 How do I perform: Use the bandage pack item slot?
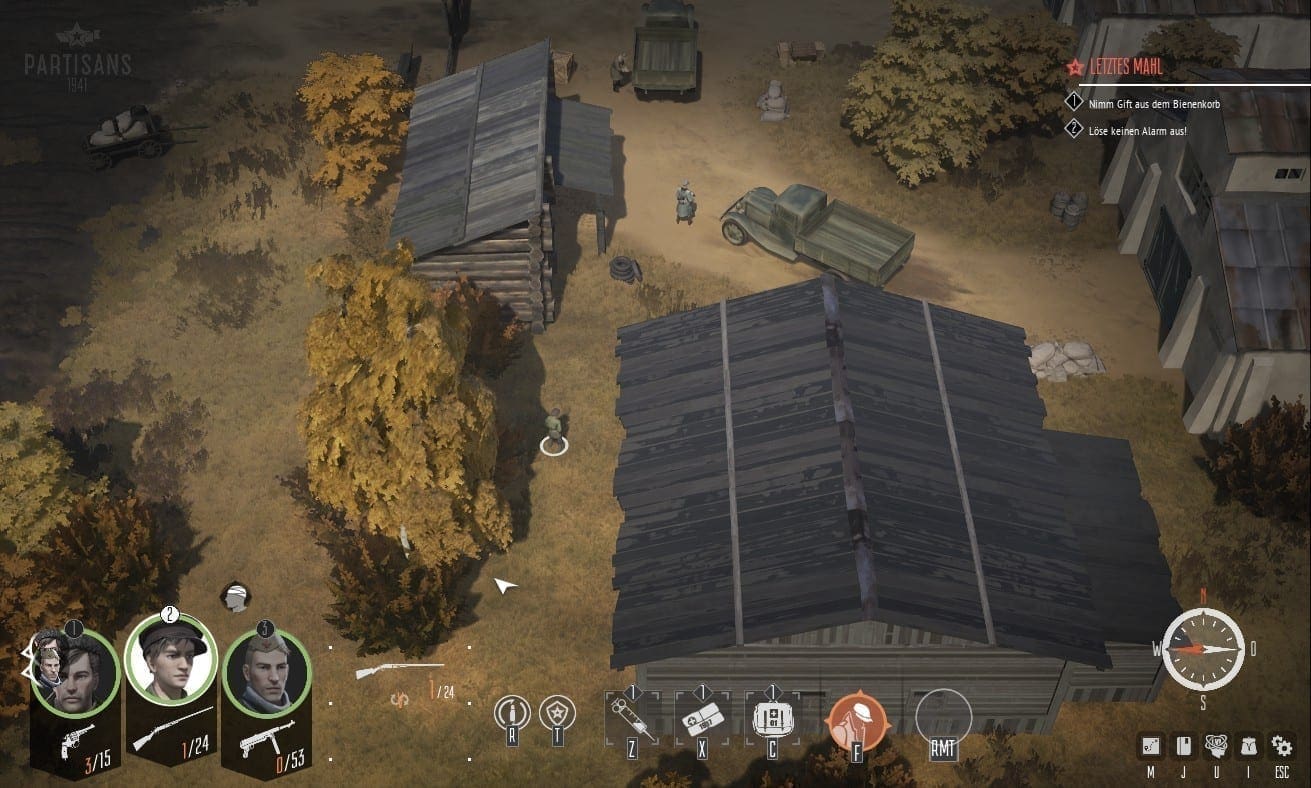pyautogui.click(x=702, y=718)
